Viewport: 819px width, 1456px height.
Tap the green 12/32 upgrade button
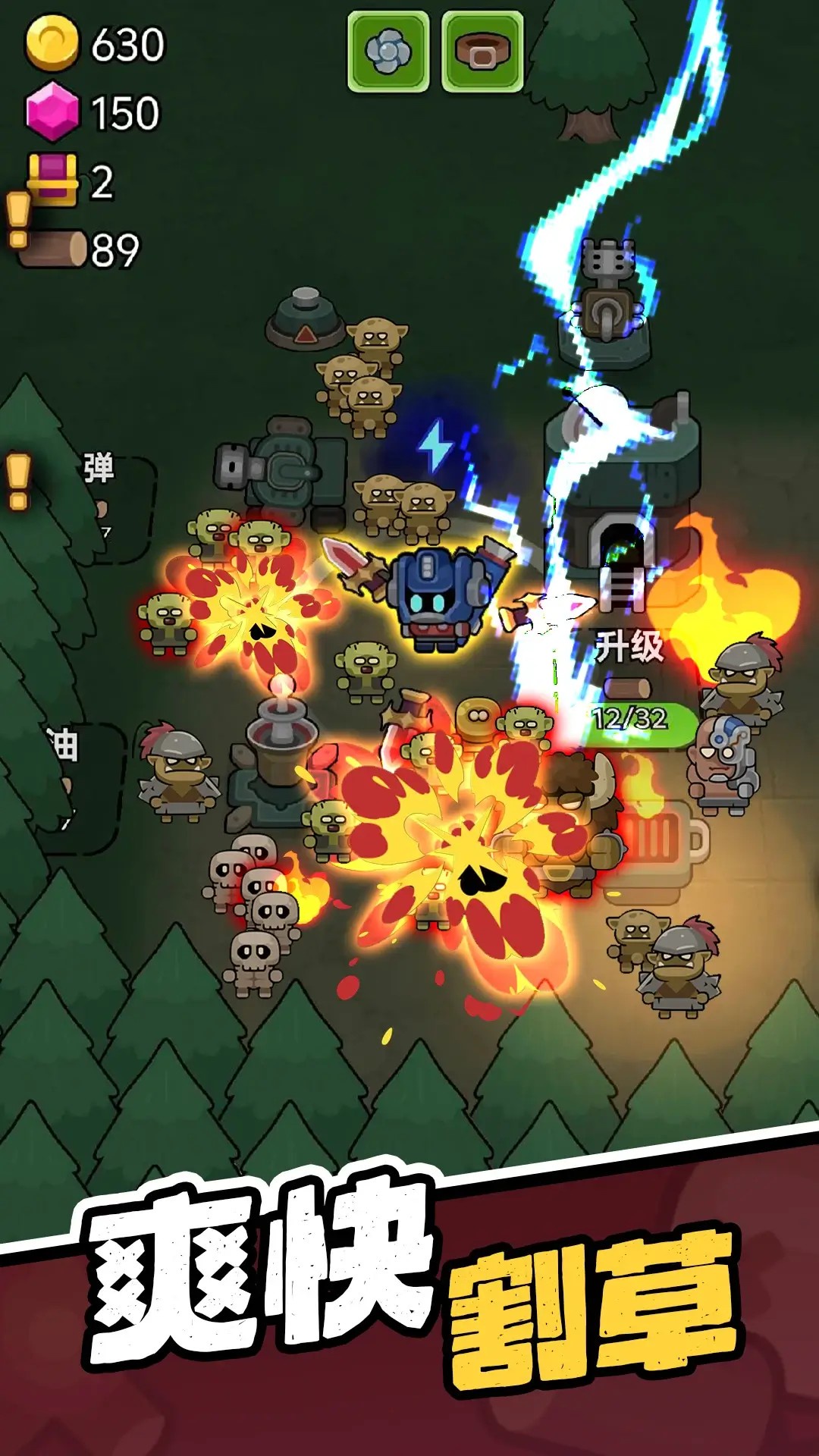pyautogui.click(x=639, y=719)
